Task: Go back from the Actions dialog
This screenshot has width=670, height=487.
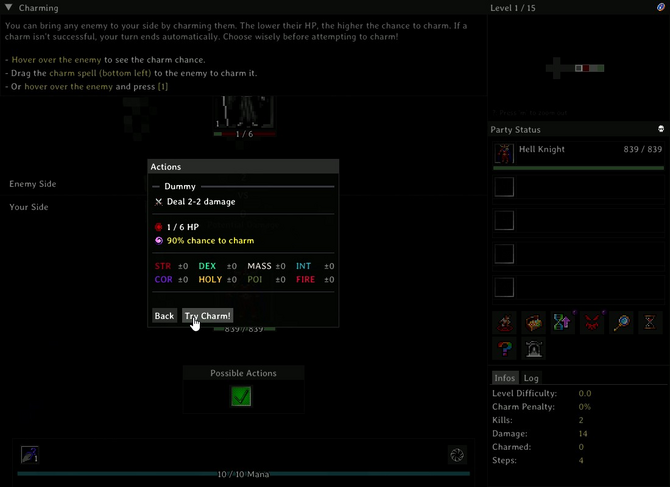Action: (164, 315)
